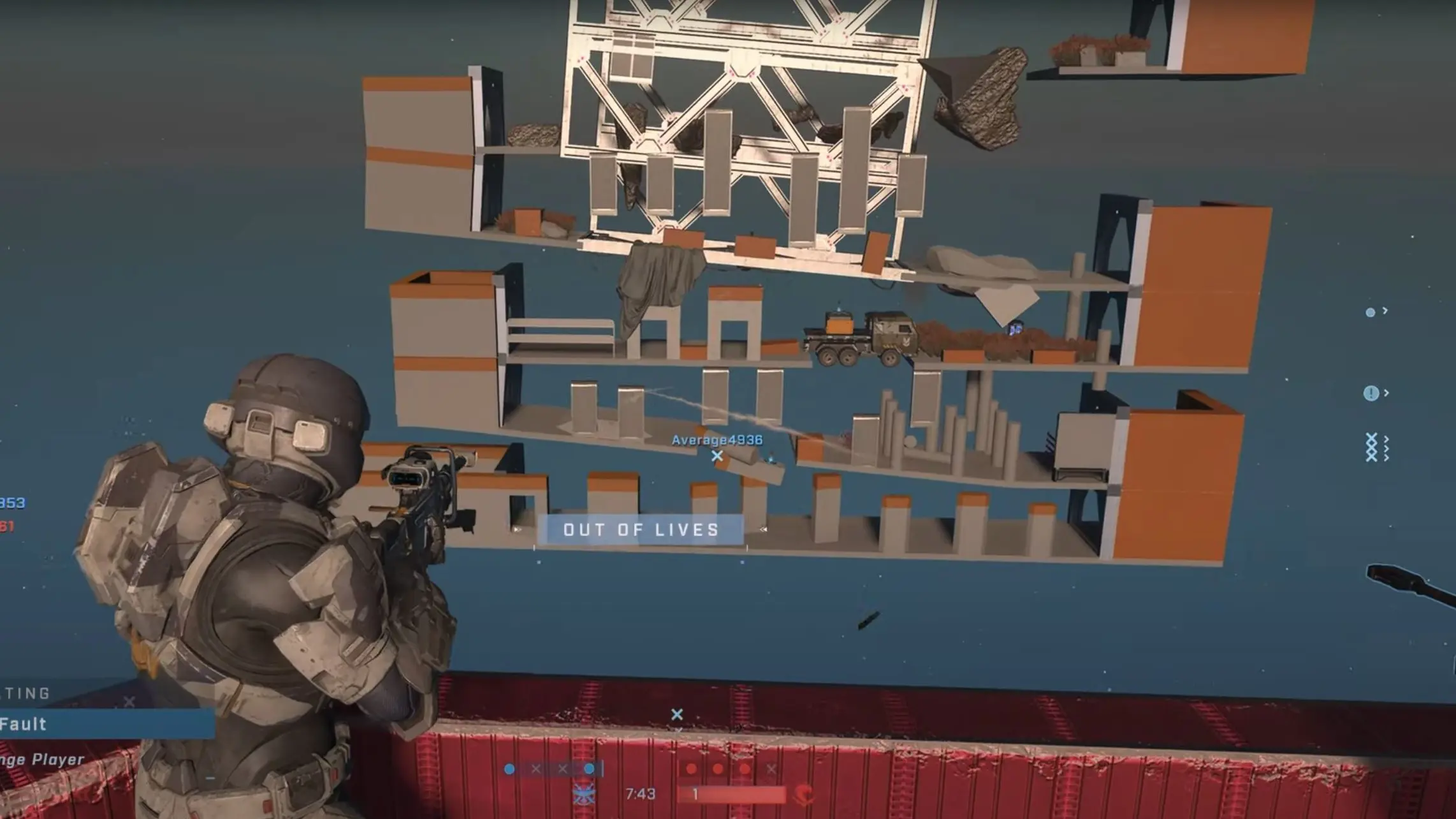
Task: Expand the bottom chevron beside the elimination feed
Action: pos(1387,457)
